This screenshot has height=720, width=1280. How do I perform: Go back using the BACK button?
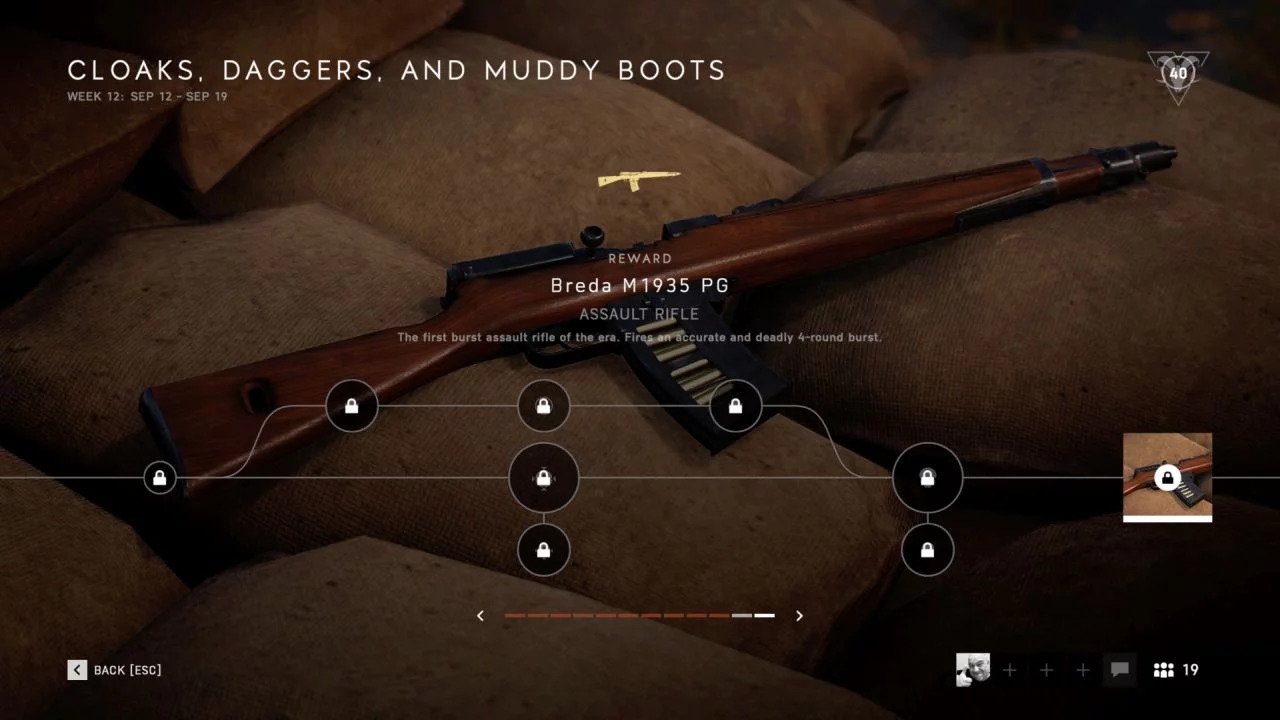pos(114,670)
